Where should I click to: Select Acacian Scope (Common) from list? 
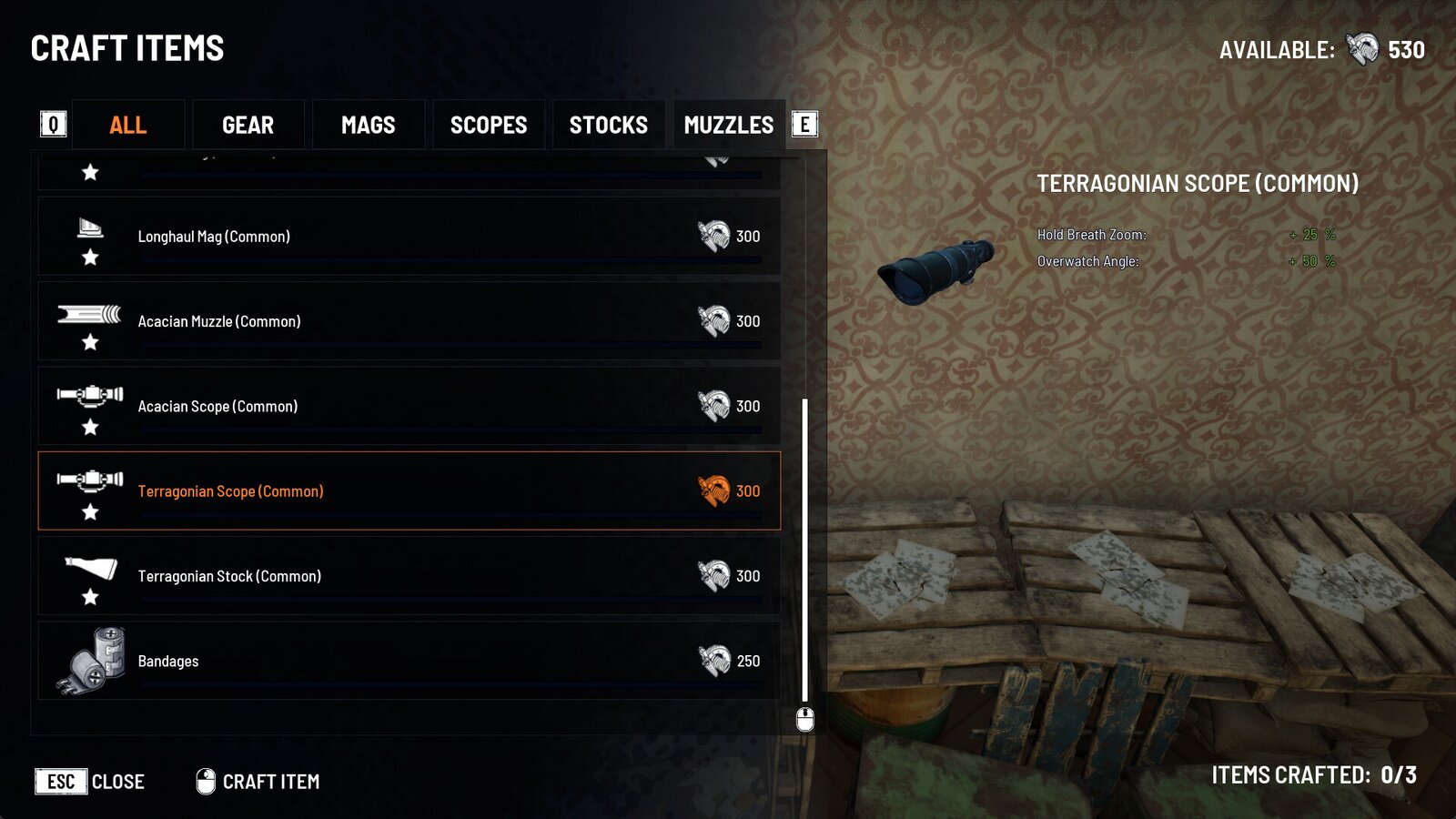tap(409, 406)
